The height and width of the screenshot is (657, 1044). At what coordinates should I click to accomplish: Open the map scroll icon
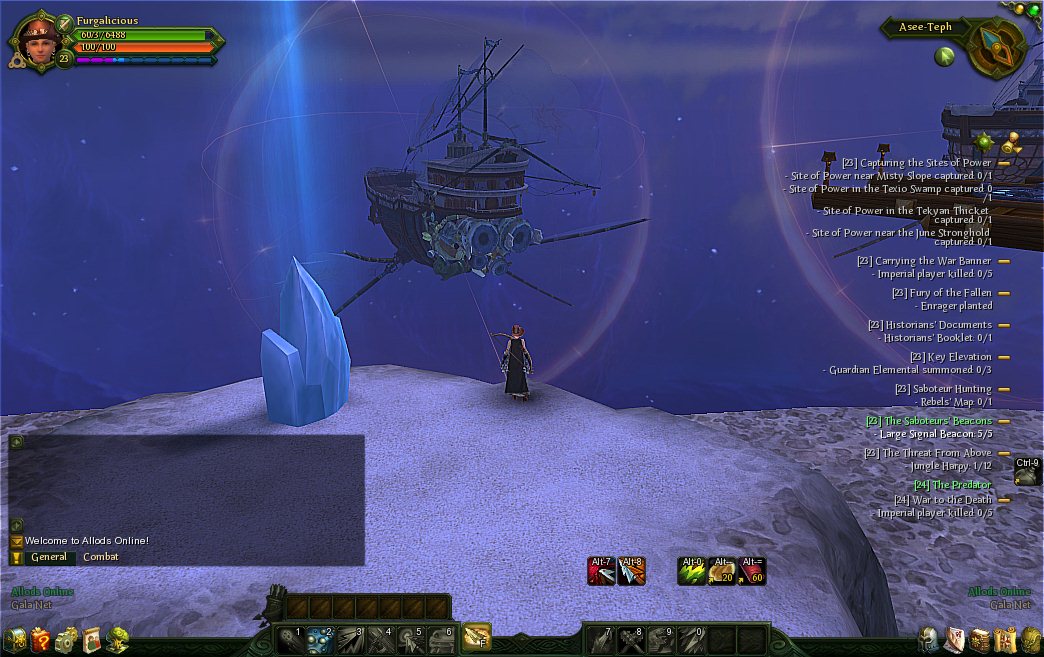1004,640
